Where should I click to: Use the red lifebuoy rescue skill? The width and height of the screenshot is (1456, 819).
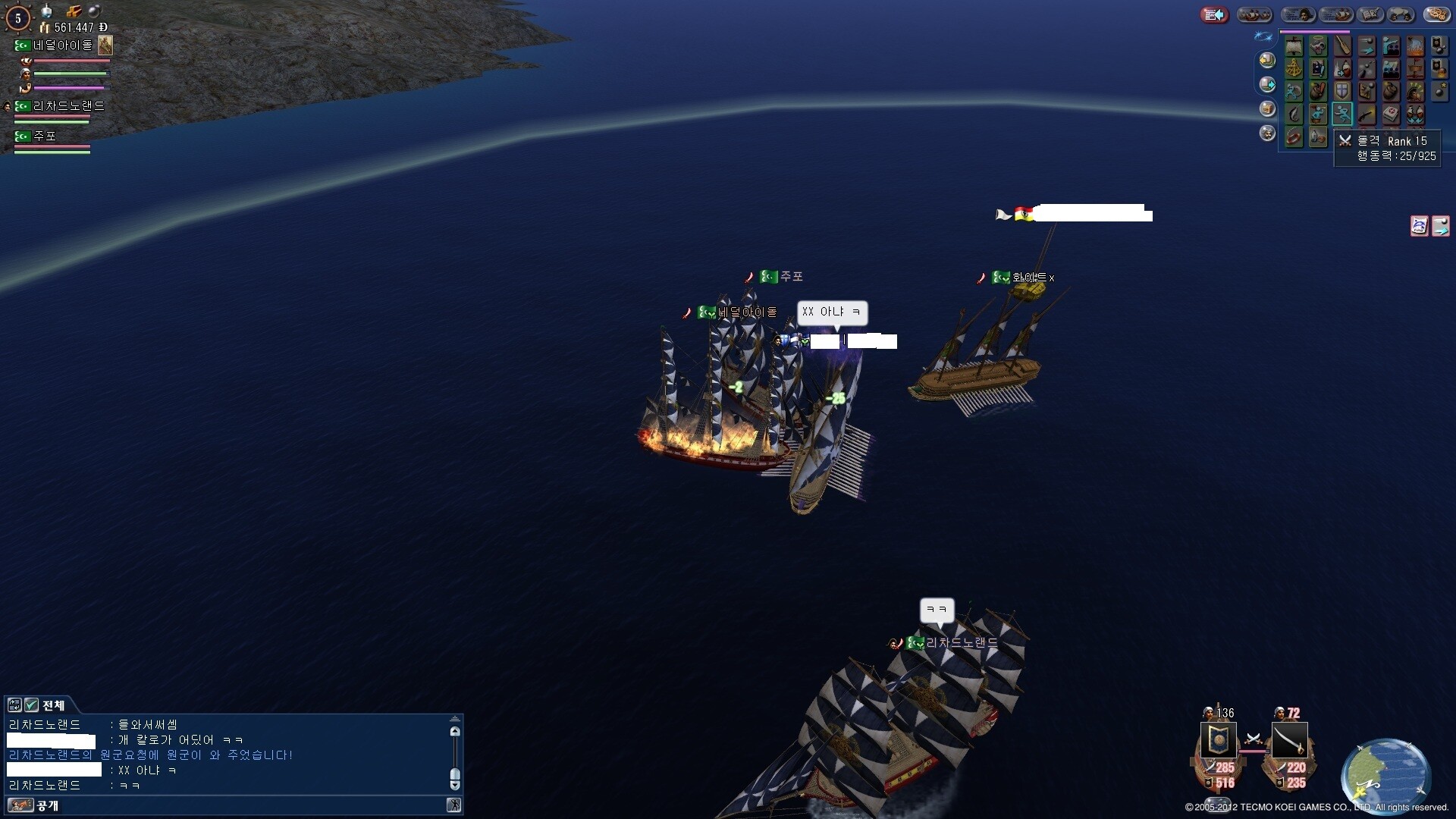coord(1294,137)
